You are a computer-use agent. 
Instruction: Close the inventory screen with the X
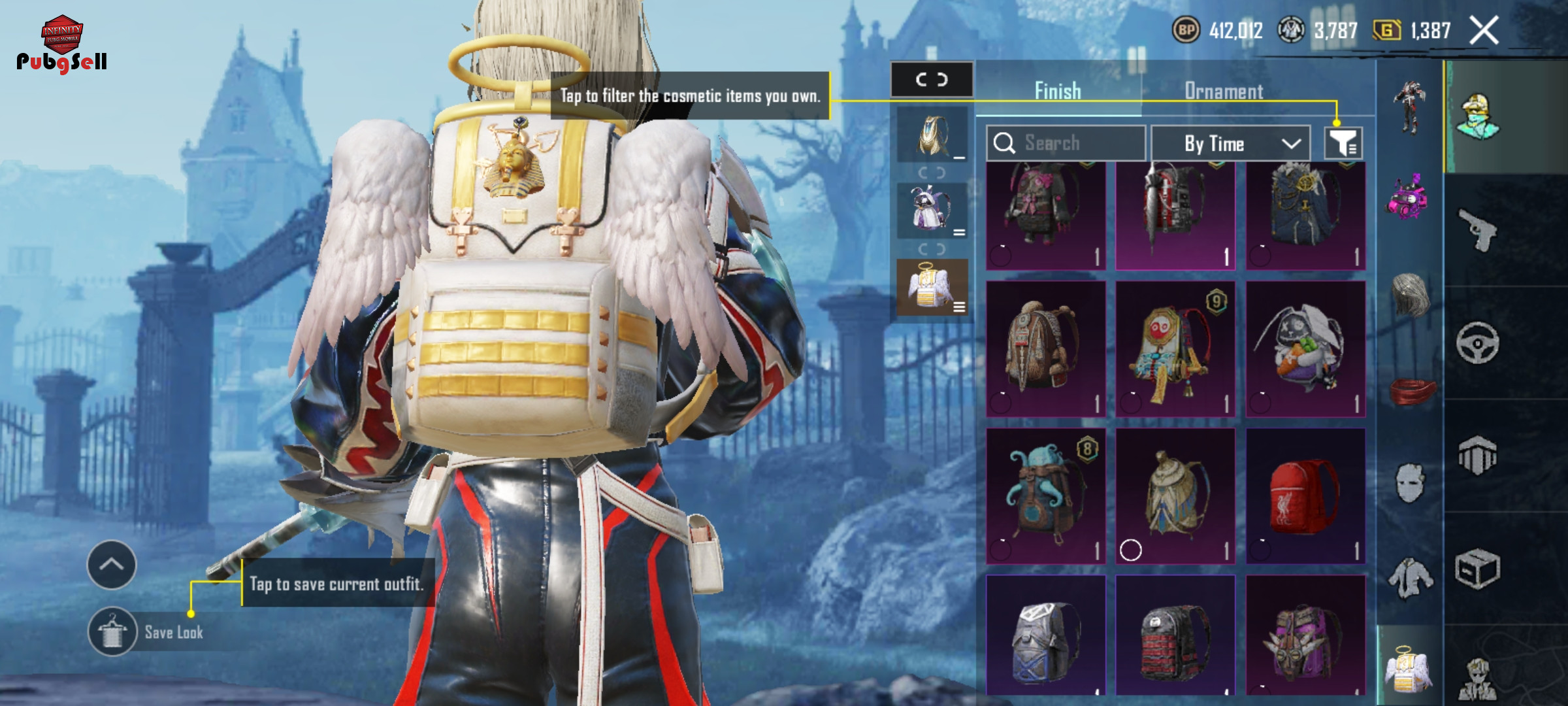pos(1484,31)
